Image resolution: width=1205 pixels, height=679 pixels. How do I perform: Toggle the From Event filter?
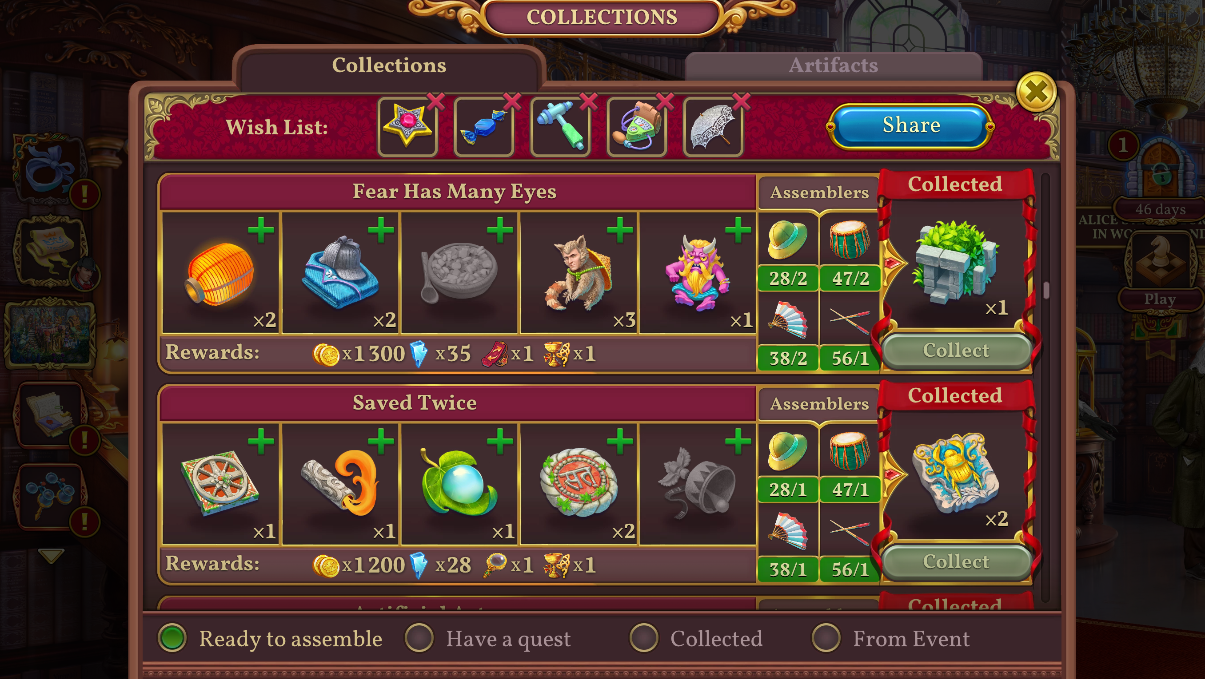tap(826, 638)
